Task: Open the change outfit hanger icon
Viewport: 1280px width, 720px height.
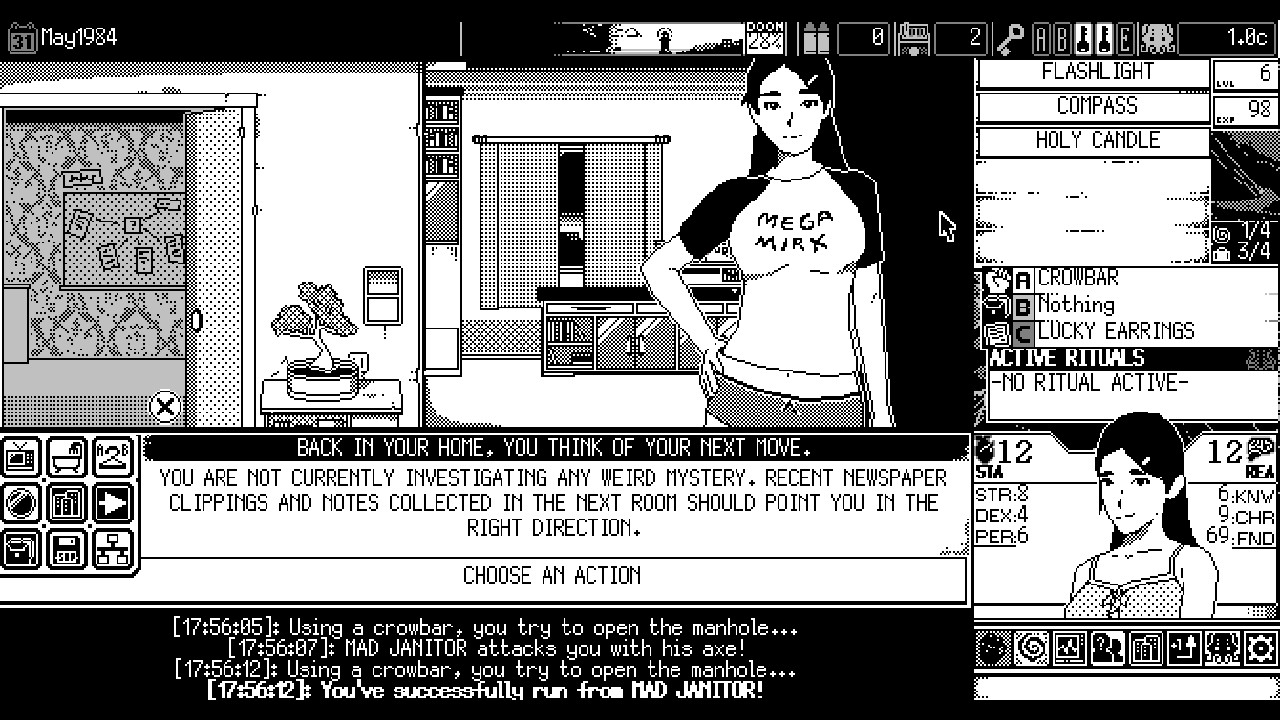Action: [x=111, y=457]
